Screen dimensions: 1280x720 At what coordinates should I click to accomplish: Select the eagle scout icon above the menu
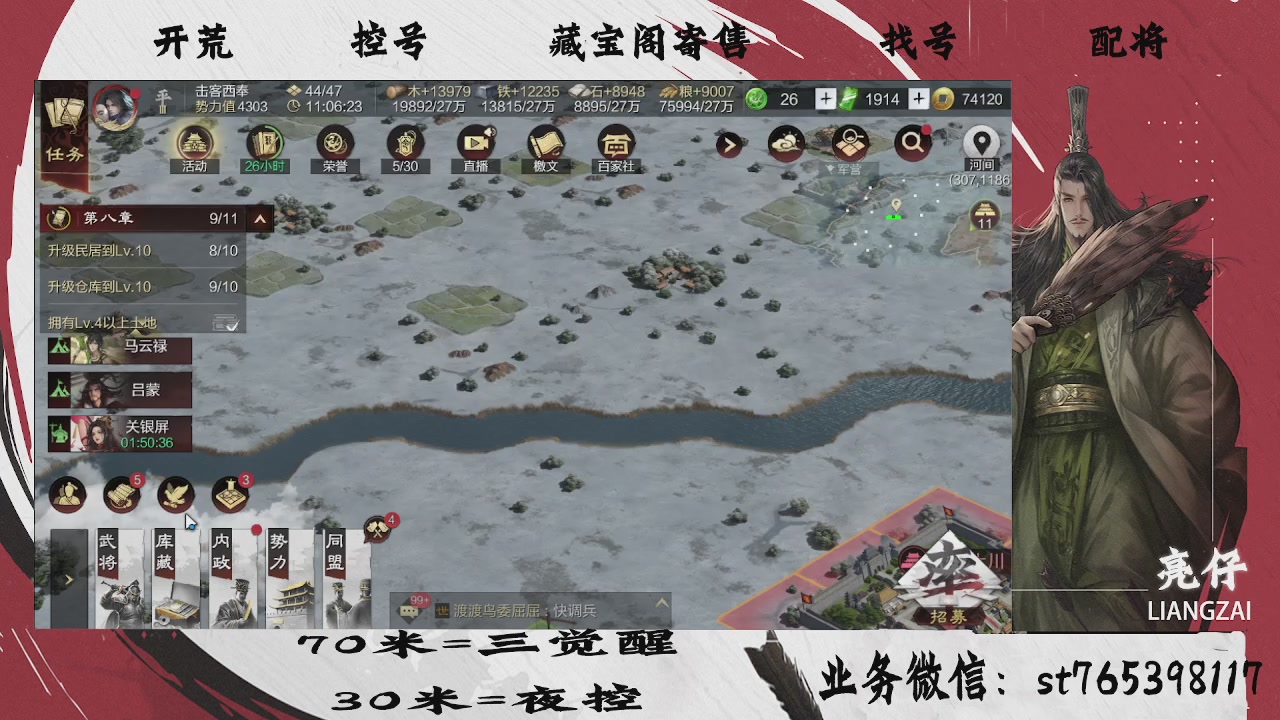[176, 494]
